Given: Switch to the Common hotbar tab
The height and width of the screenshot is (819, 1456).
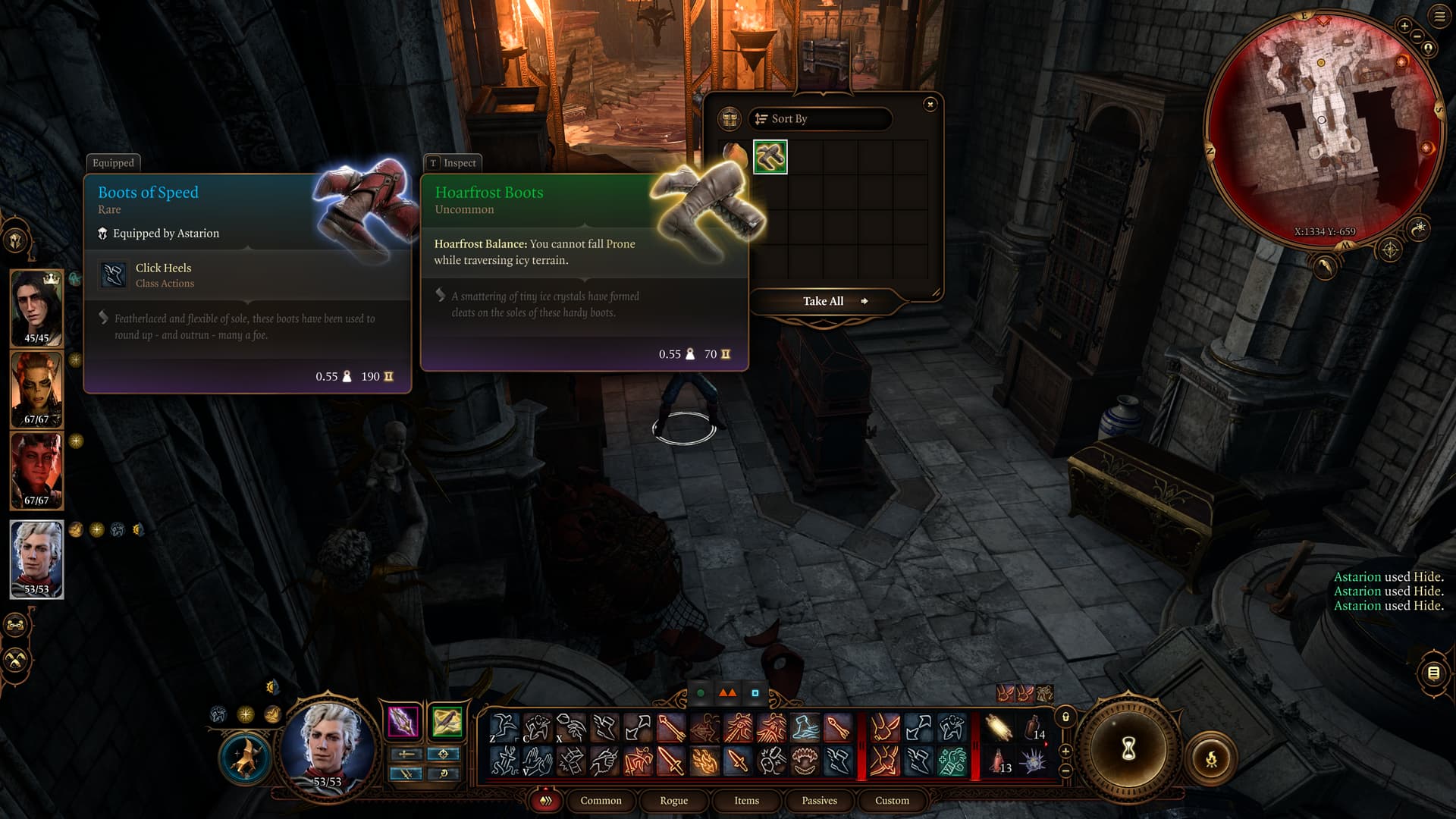Looking at the screenshot, I should [x=601, y=801].
